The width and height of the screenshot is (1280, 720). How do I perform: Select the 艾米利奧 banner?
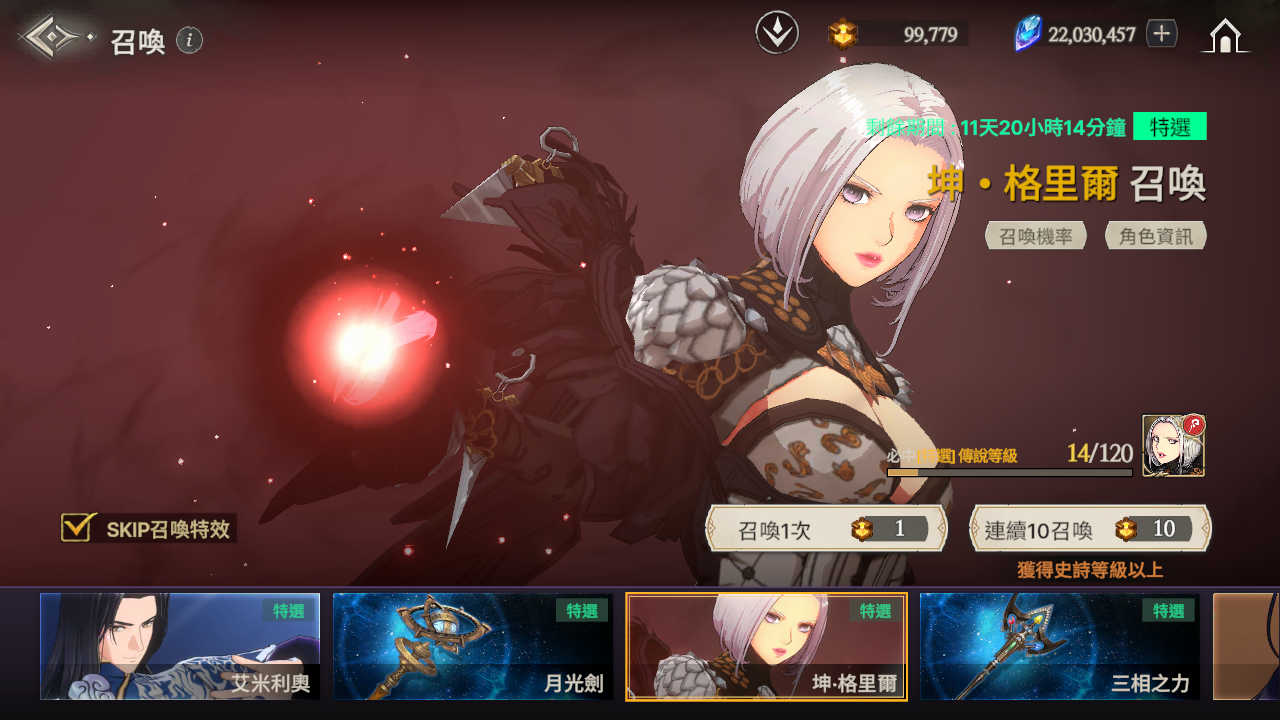coord(180,646)
